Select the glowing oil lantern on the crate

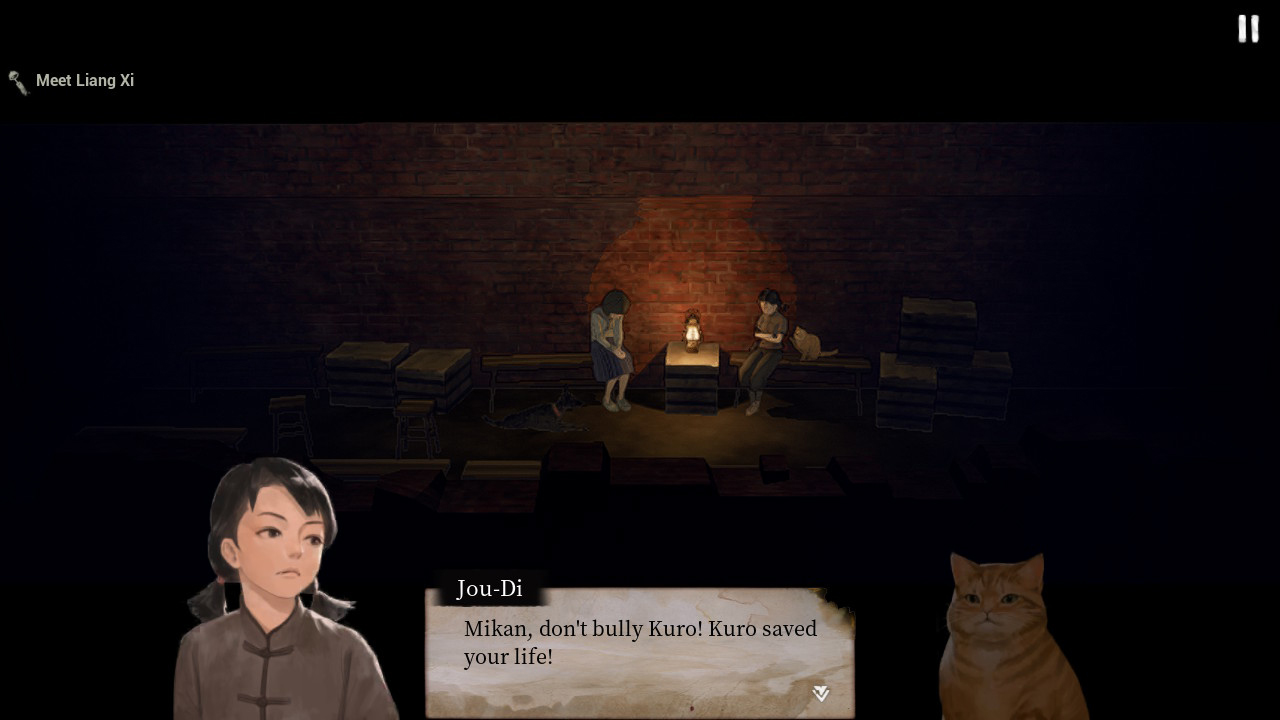point(694,330)
